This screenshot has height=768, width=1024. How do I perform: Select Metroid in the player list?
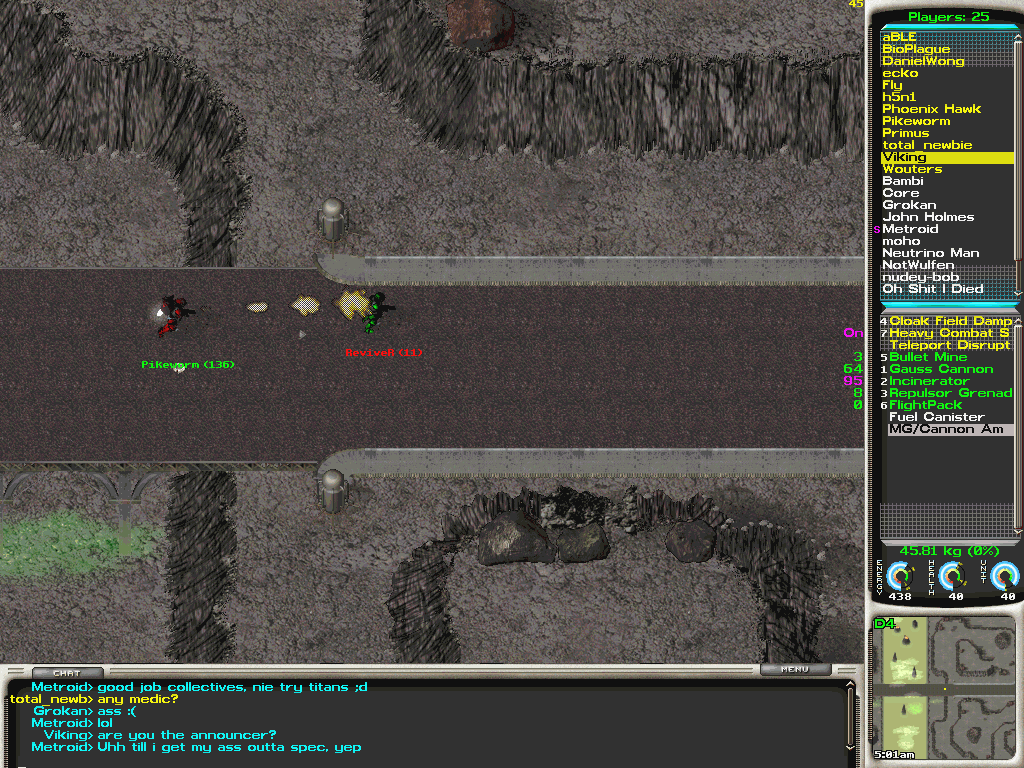pos(910,229)
